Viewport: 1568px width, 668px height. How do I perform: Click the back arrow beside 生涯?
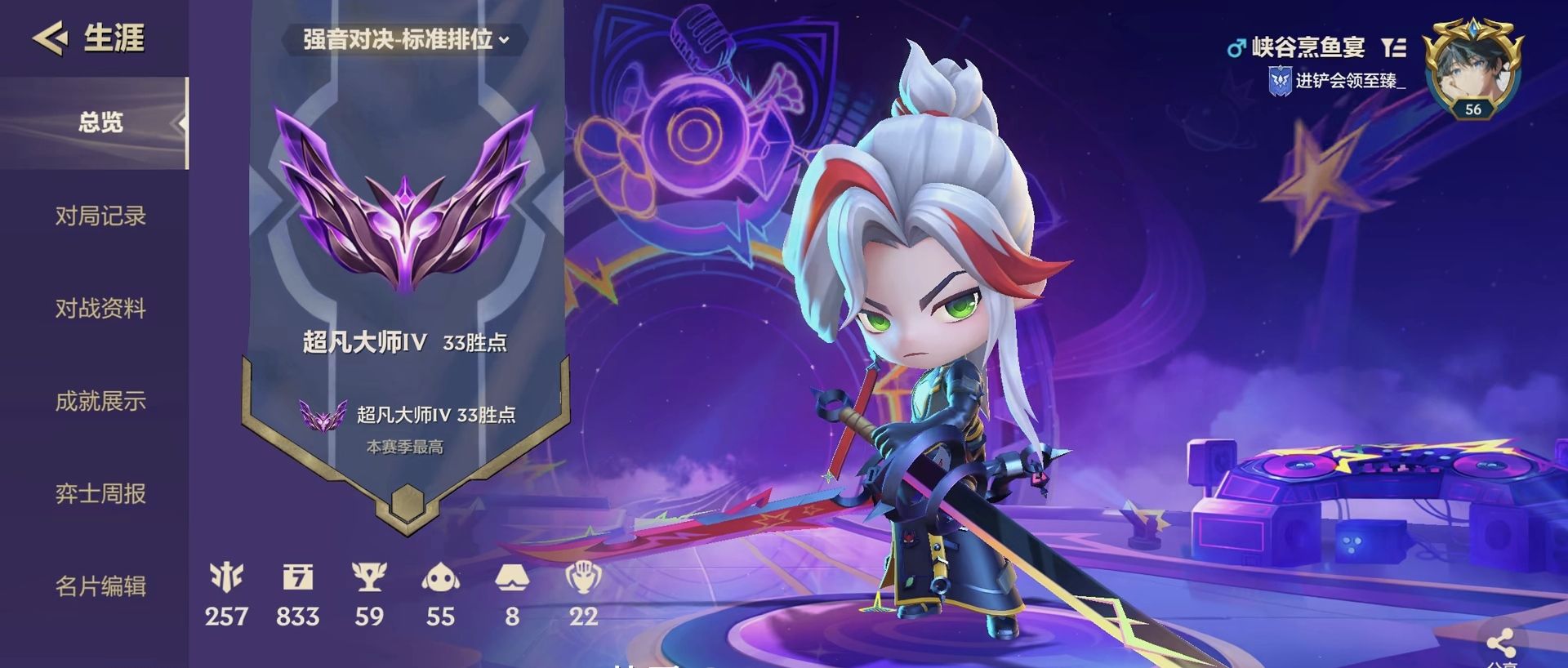click(x=51, y=38)
